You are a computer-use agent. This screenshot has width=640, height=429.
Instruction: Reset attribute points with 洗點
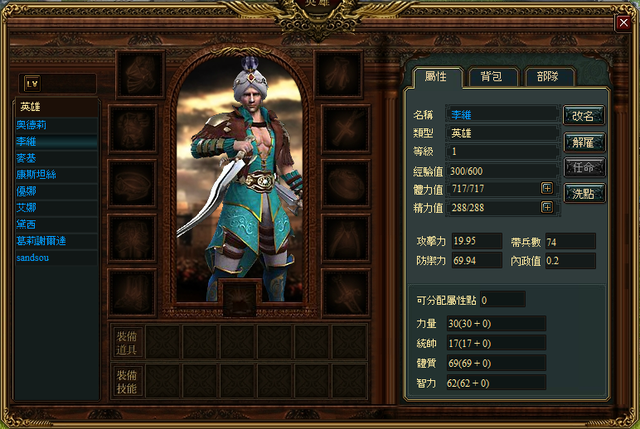pyautogui.click(x=583, y=191)
